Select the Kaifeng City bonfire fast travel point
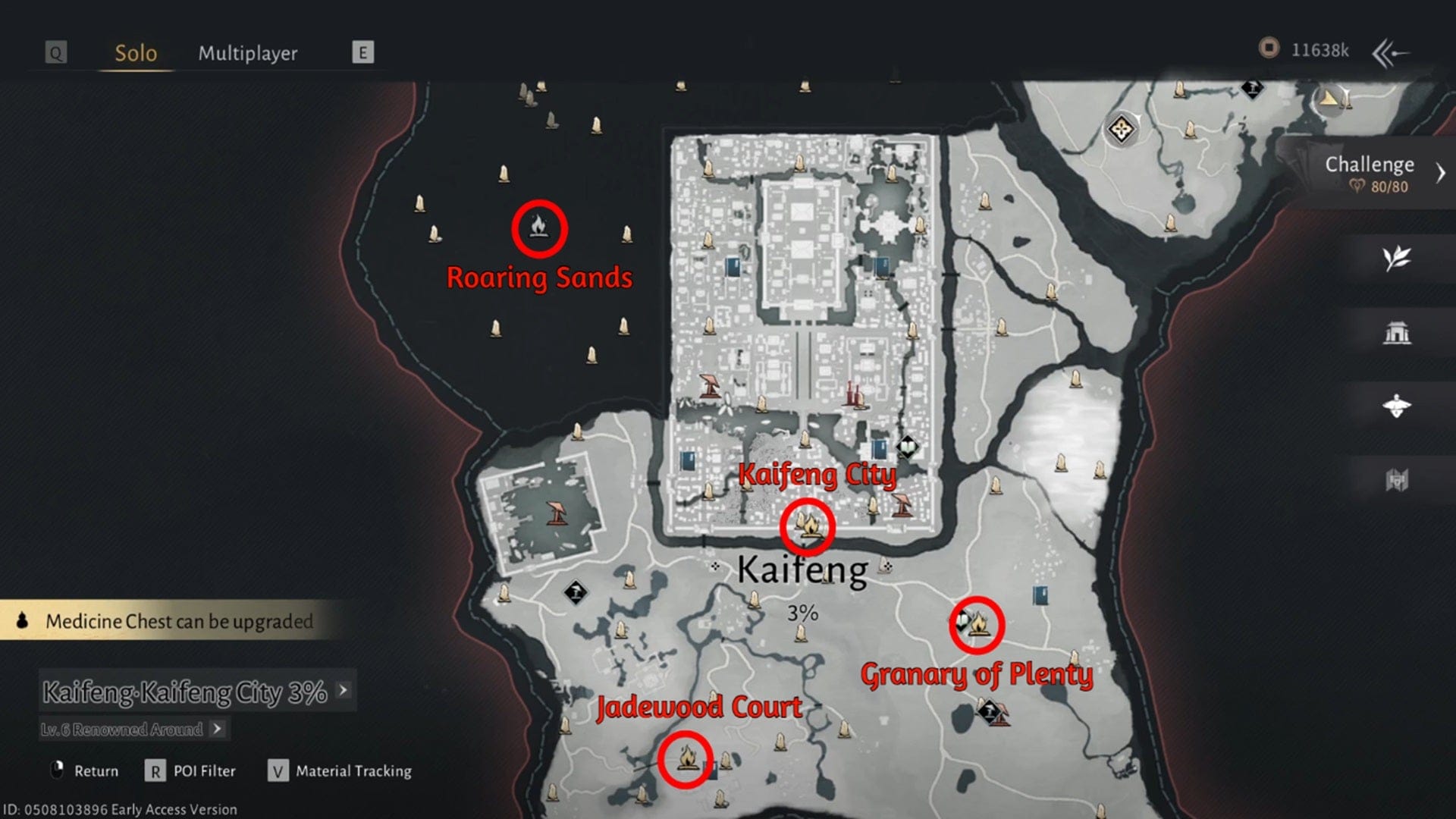Screen dimensions: 1456x819 tap(808, 527)
